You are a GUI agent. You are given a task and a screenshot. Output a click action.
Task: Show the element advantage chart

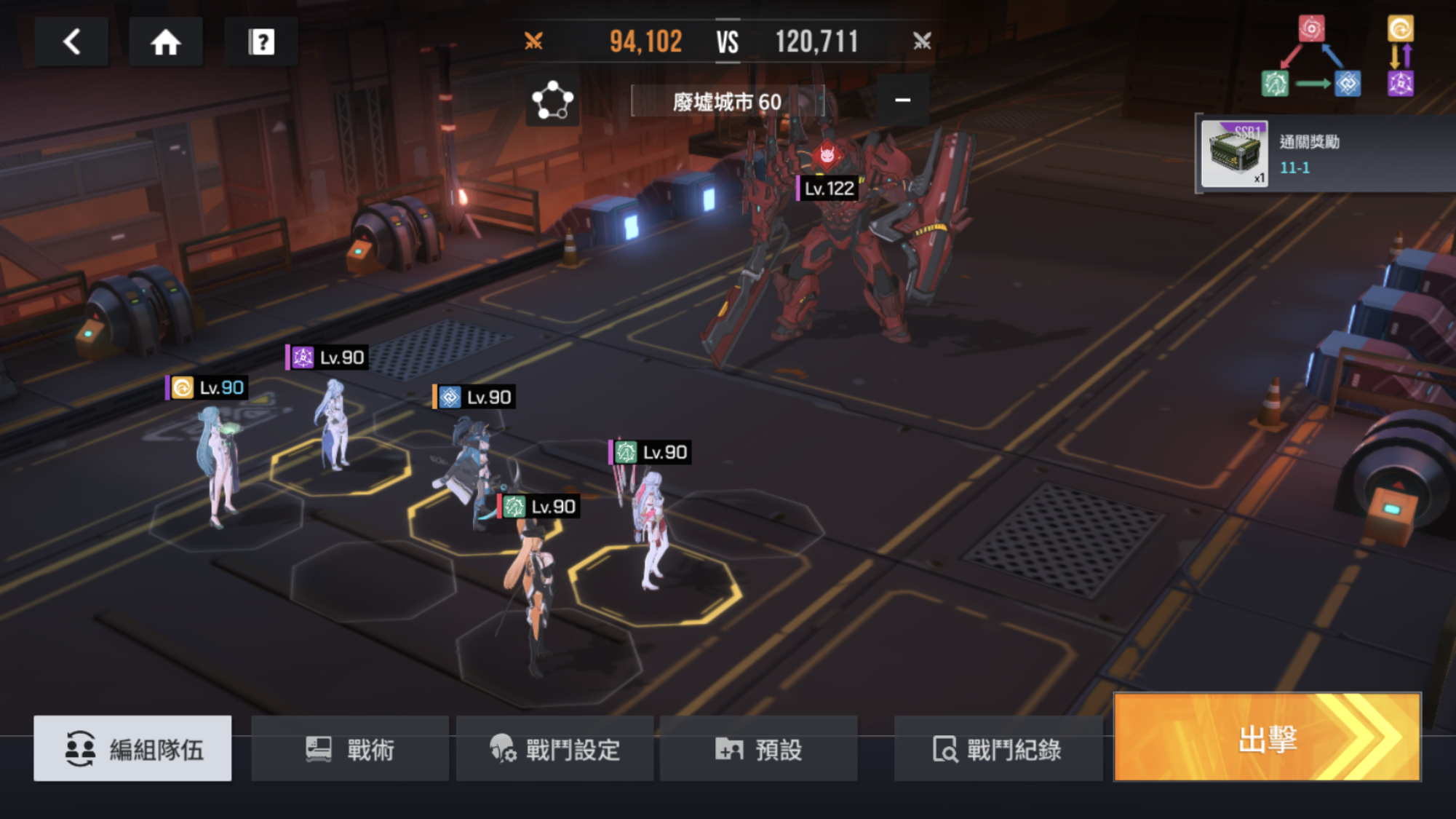tap(1337, 57)
